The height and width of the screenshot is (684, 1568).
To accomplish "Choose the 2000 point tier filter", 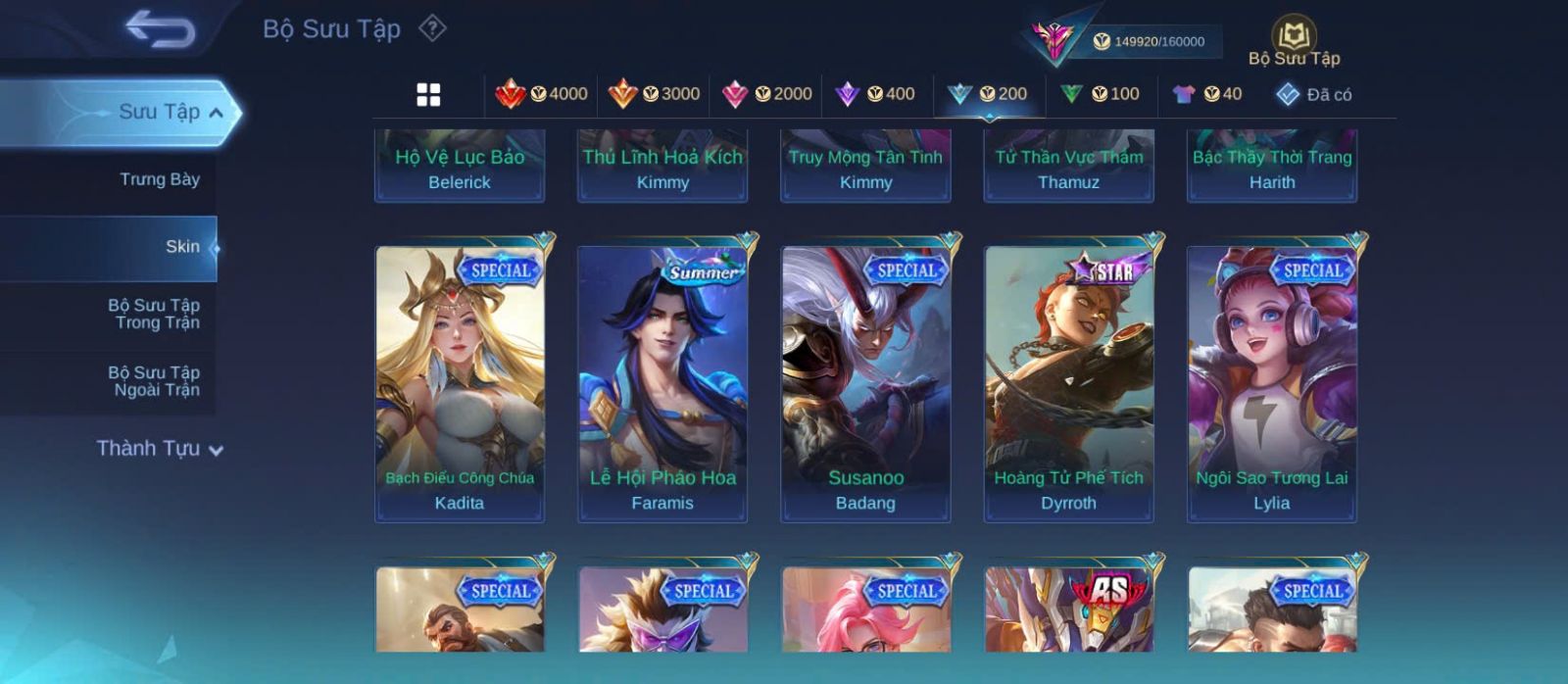I will (767, 94).
